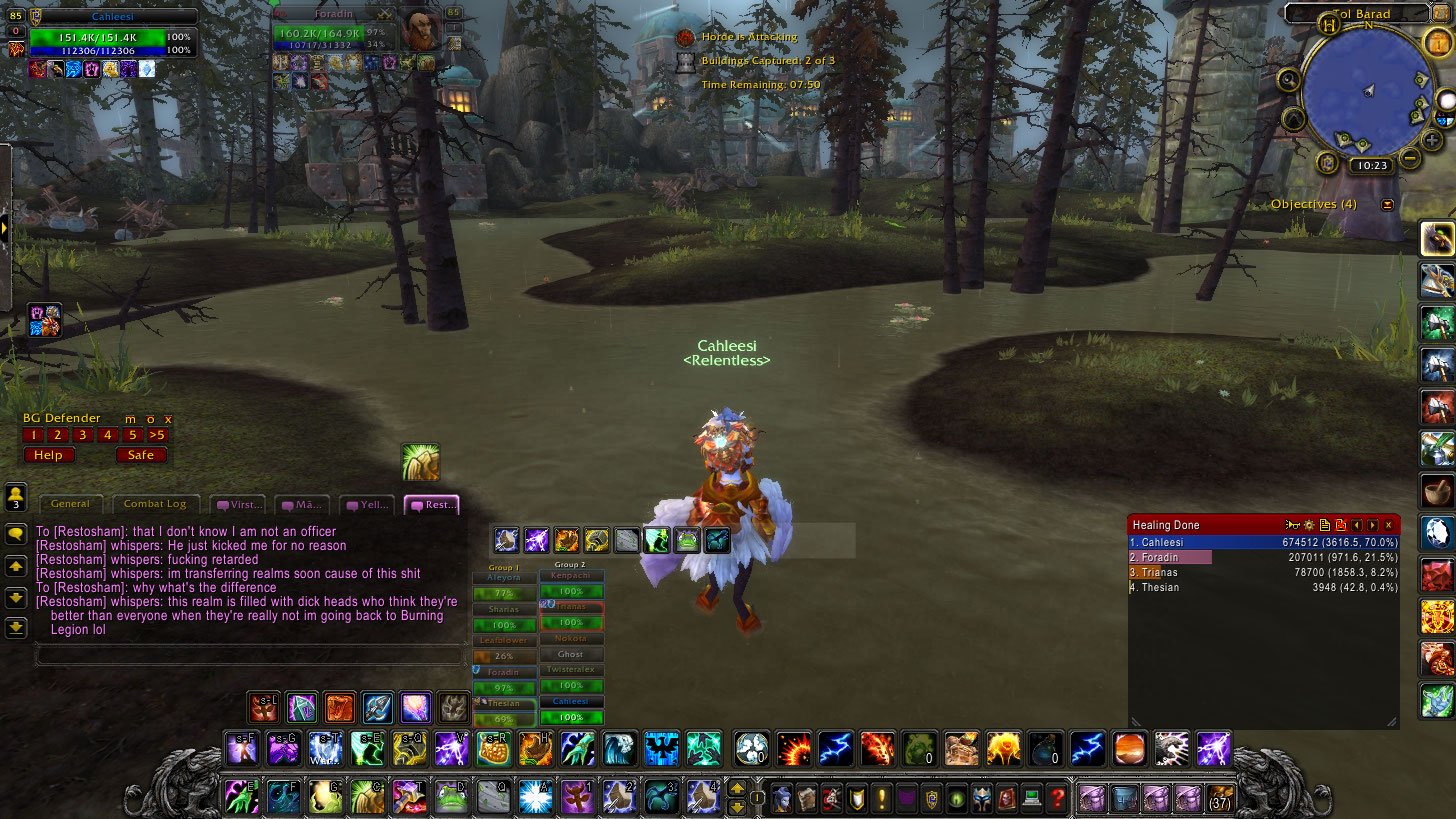Click the BG Defender Help button

click(x=48, y=455)
